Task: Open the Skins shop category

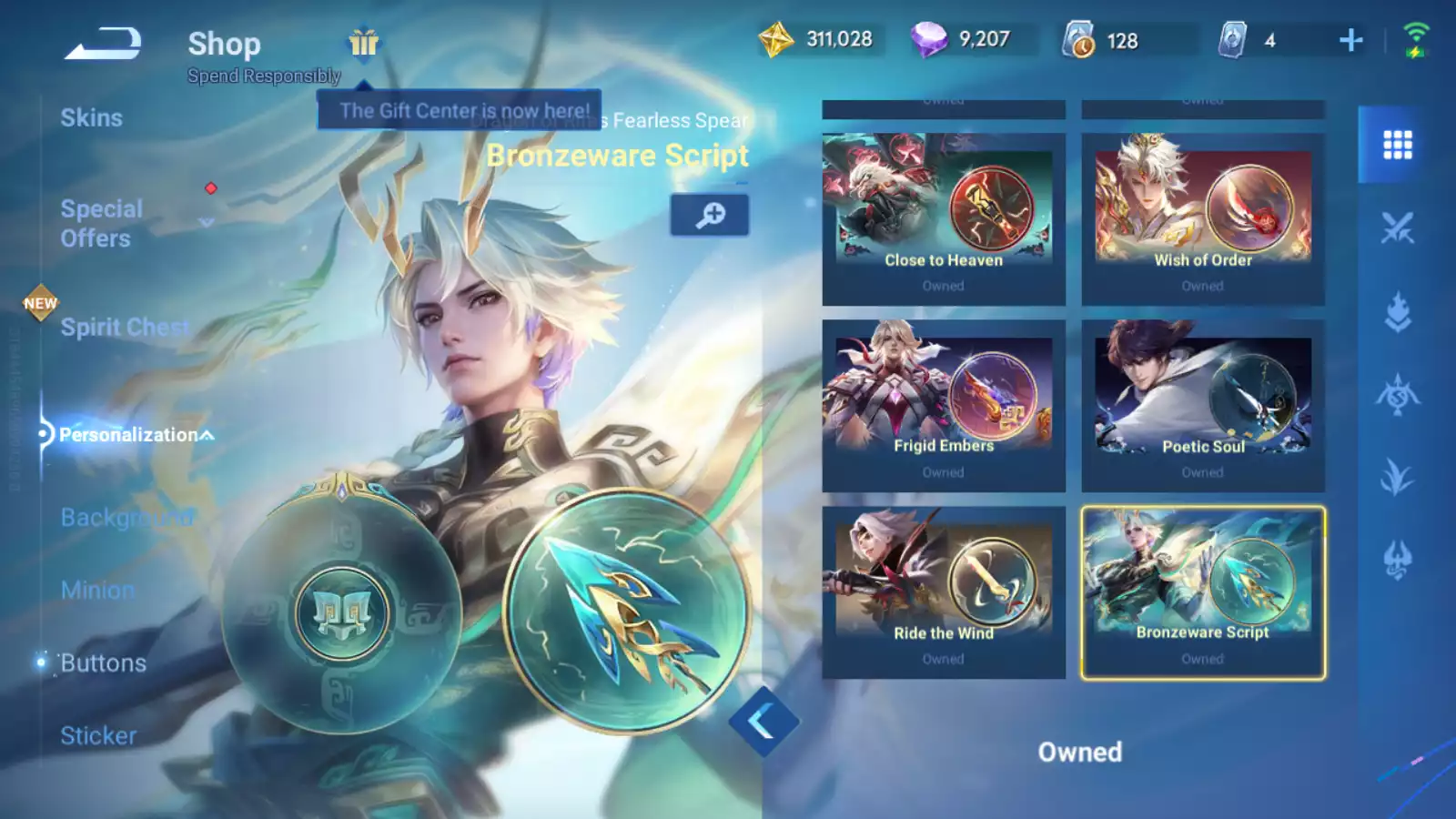Action: 91,118
